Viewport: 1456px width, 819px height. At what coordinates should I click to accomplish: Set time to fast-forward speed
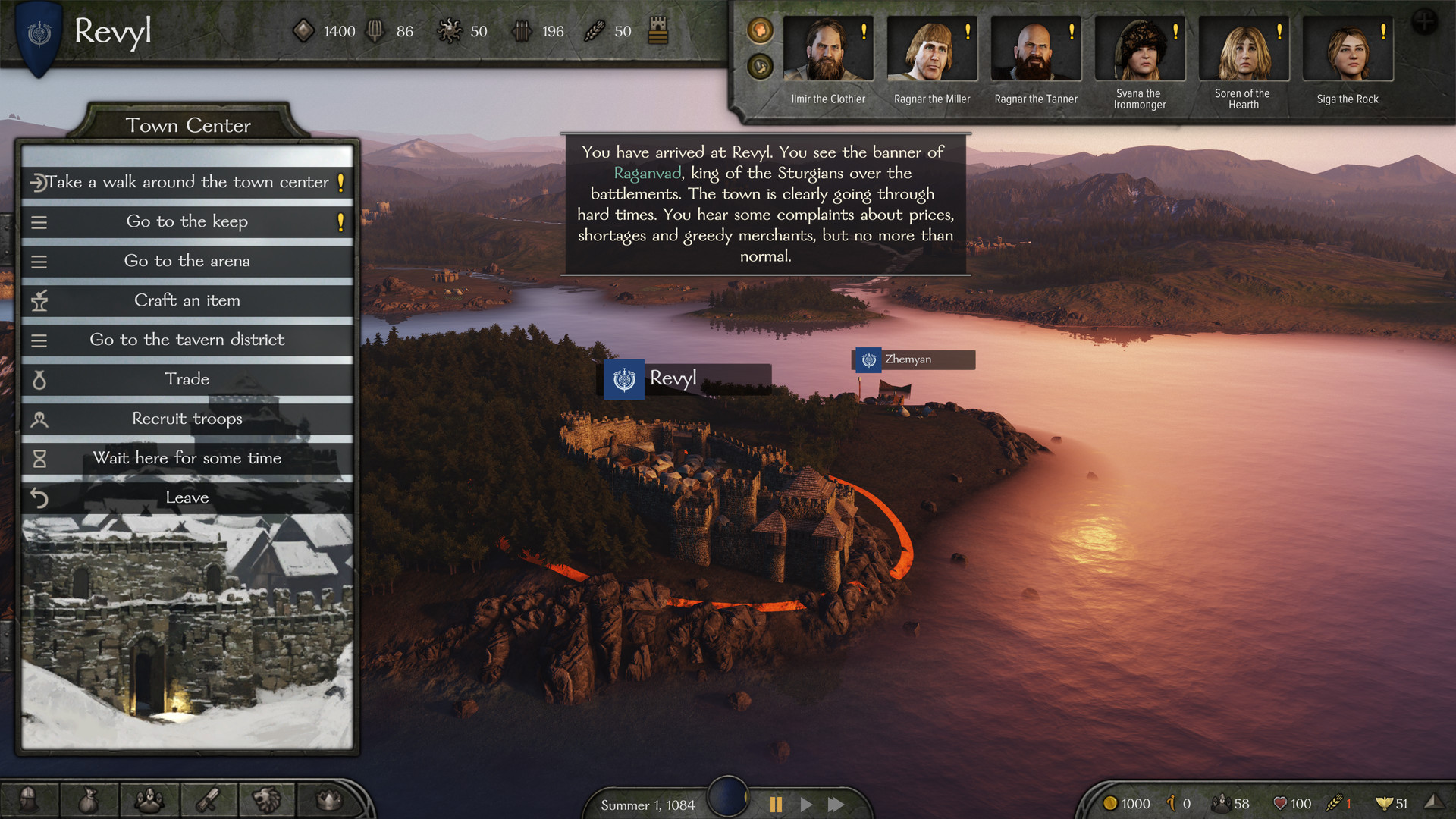836,805
